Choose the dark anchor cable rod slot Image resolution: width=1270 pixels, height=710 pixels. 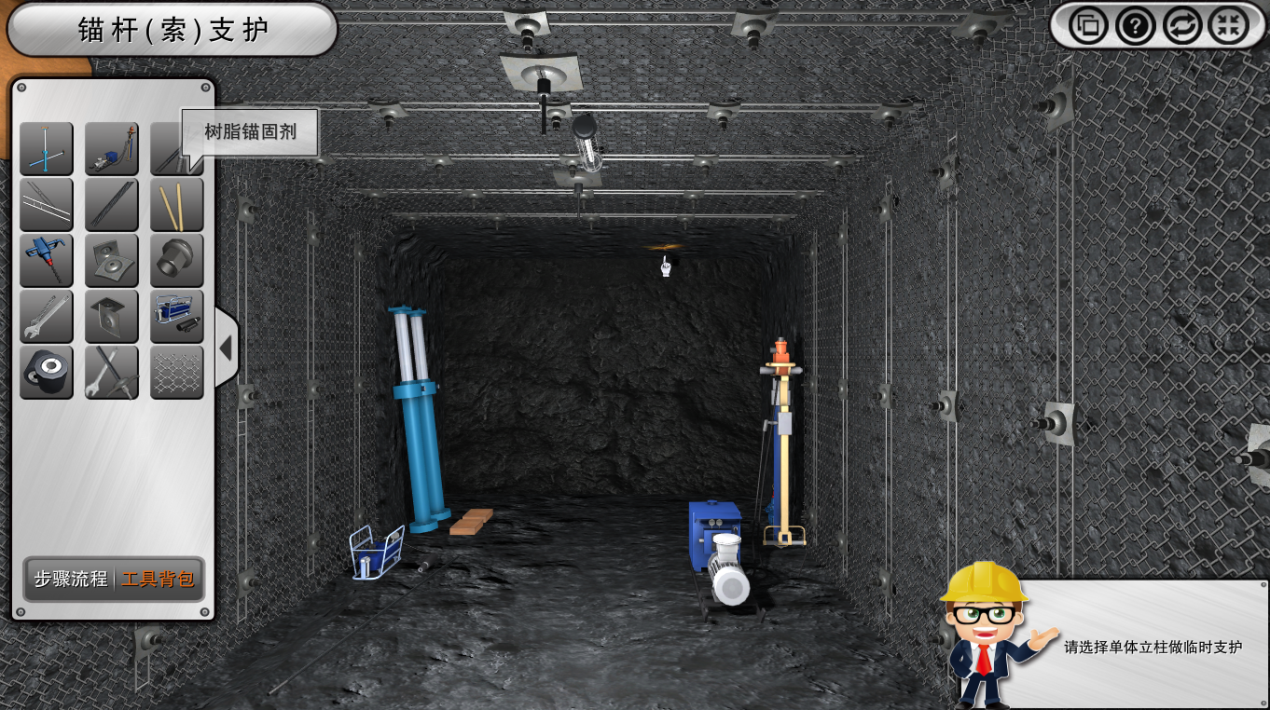pos(111,205)
